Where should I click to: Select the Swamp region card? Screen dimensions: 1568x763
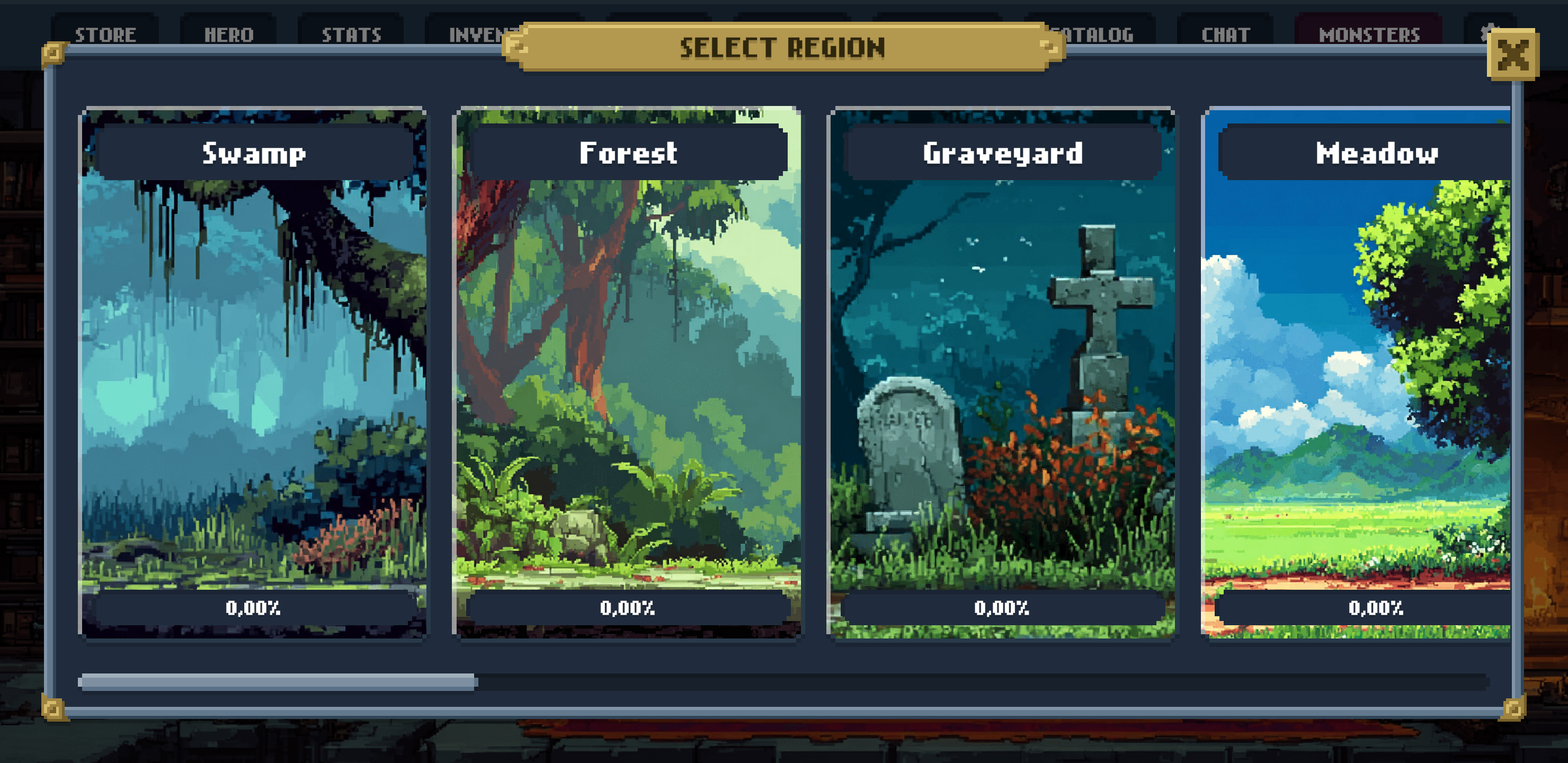coord(254,378)
